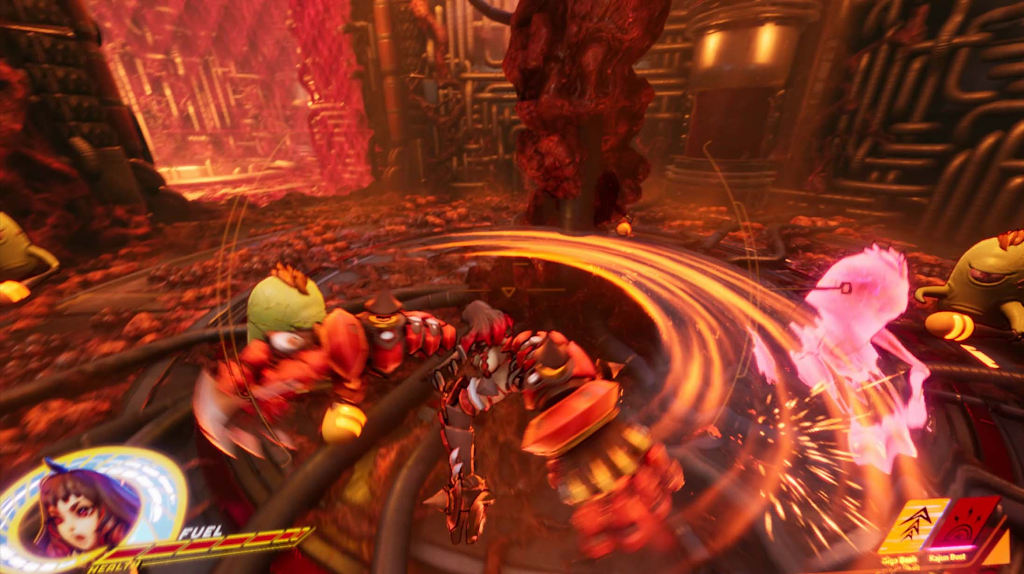The width and height of the screenshot is (1024, 574).
Task: Trigger the red Kajun Bust ability
Action: point(964,522)
